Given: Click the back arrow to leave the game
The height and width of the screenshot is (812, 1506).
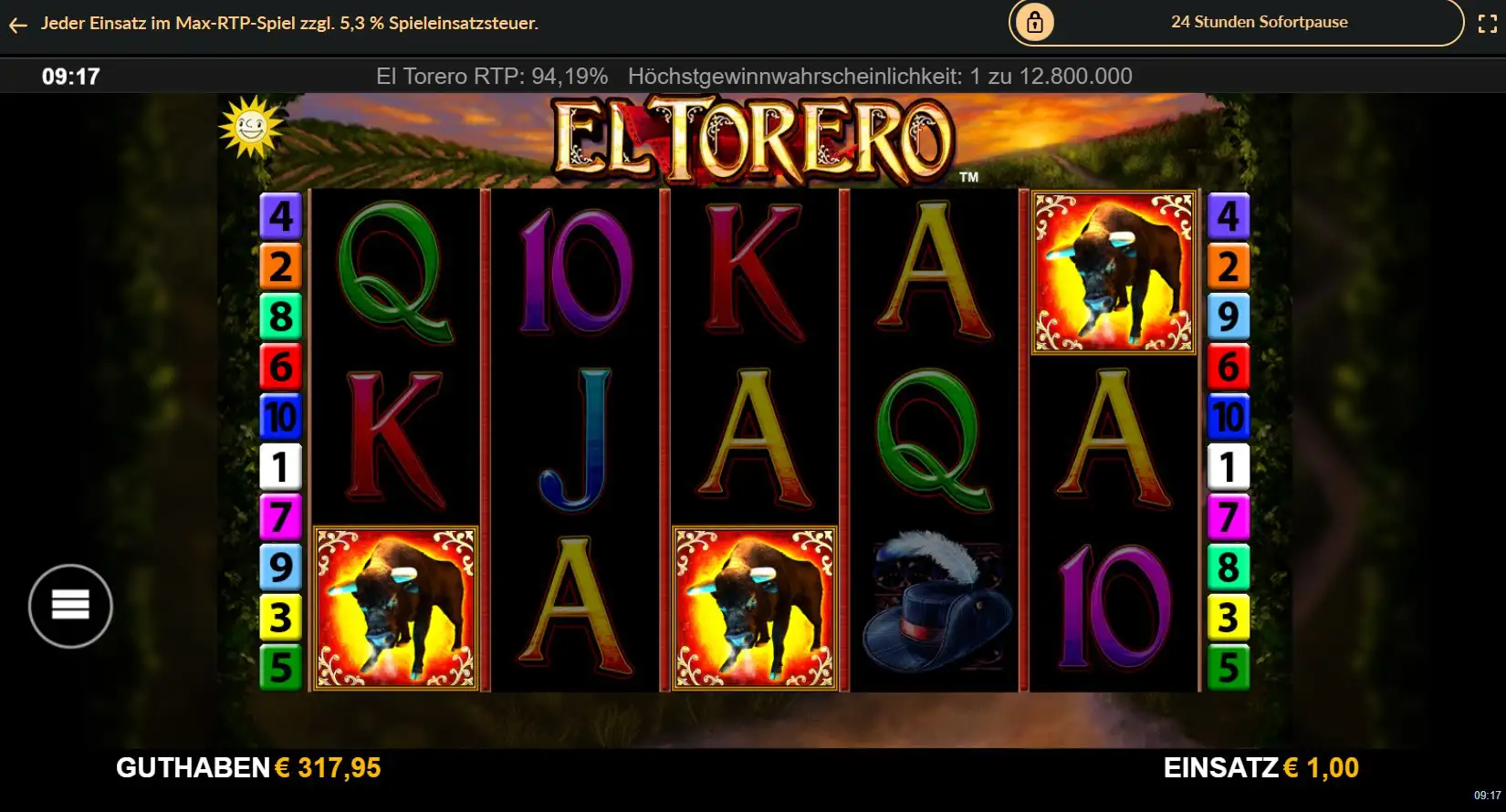Looking at the screenshot, I should (18, 24).
